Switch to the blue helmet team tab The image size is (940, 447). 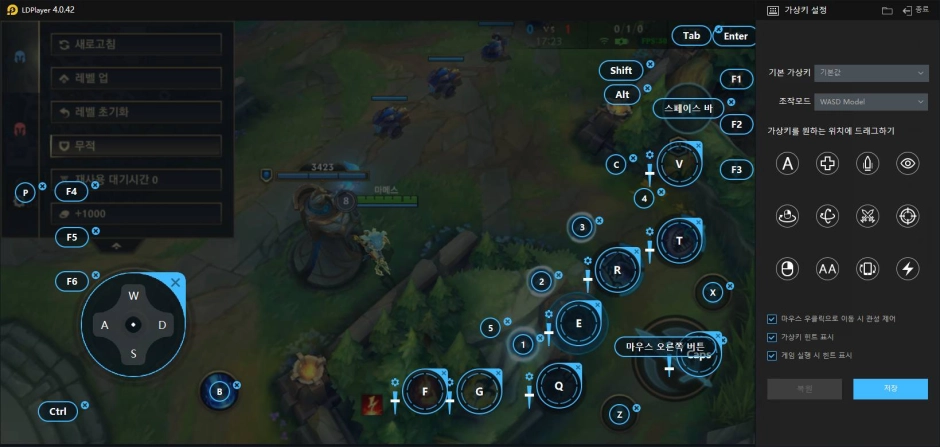(19, 56)
